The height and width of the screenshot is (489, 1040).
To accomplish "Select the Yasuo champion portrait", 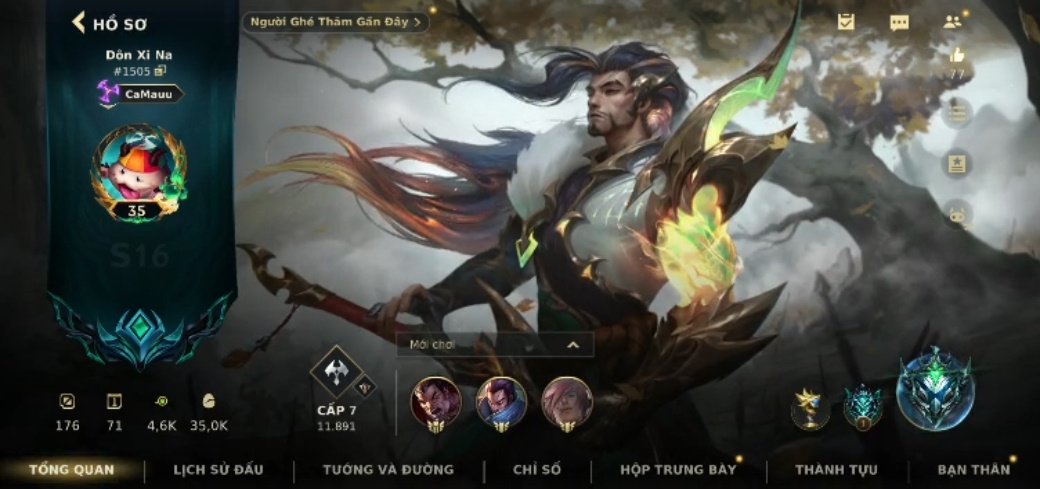I will [501, 402].
